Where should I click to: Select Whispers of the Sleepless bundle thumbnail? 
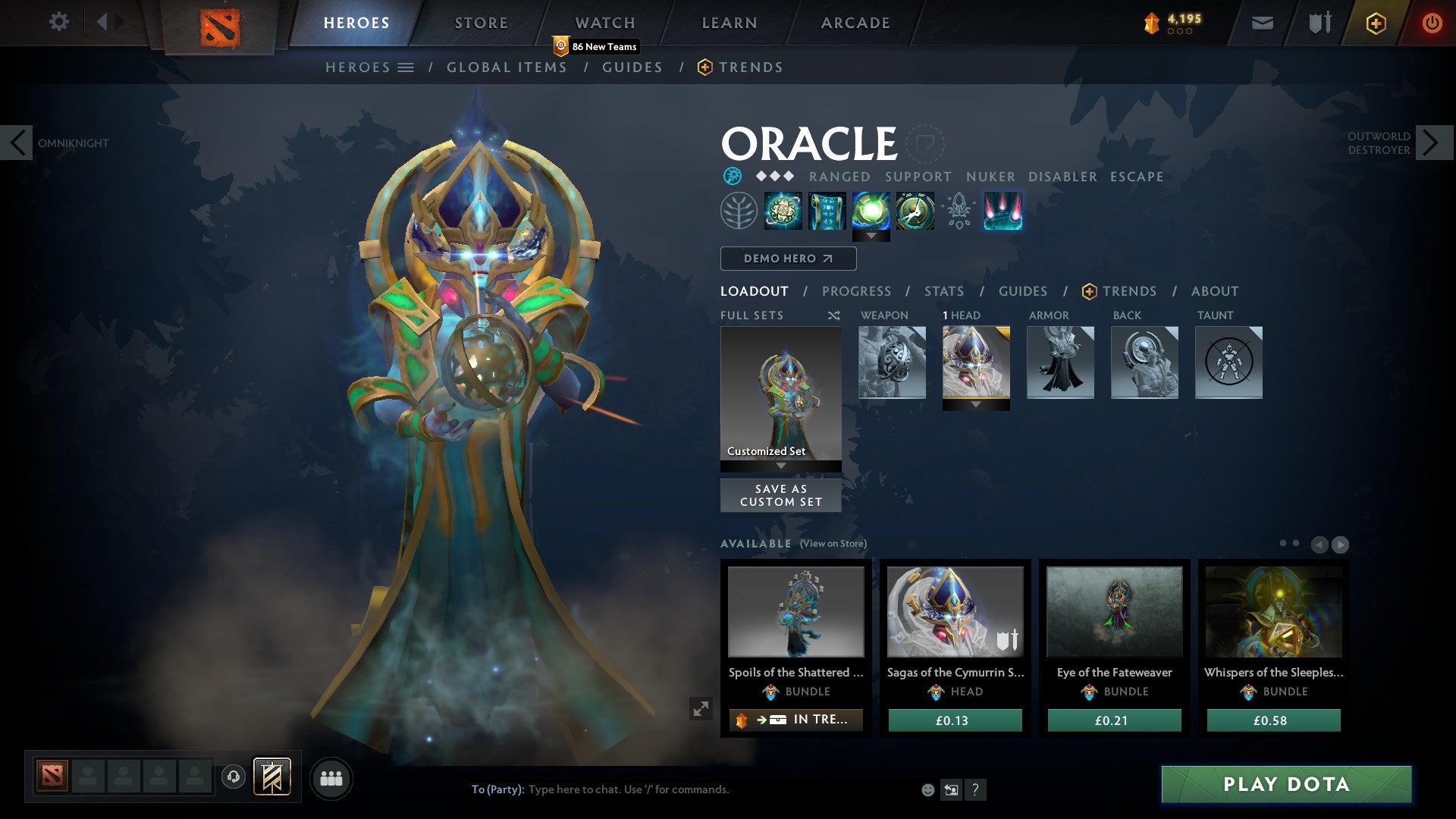click(1273, 612)
